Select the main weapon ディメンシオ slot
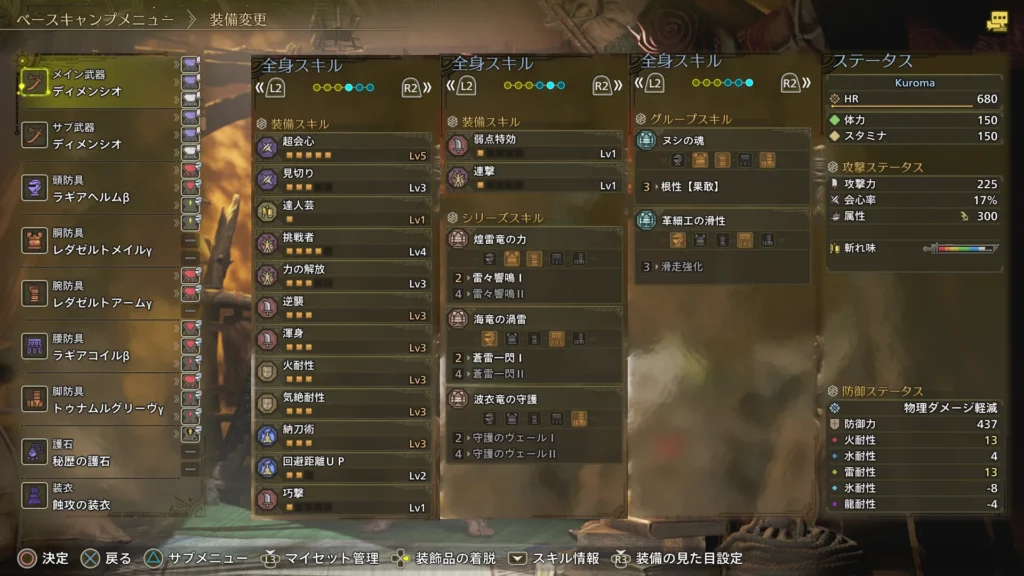The height and width of the screenshot is (576, 1024). tap(98, 82)
